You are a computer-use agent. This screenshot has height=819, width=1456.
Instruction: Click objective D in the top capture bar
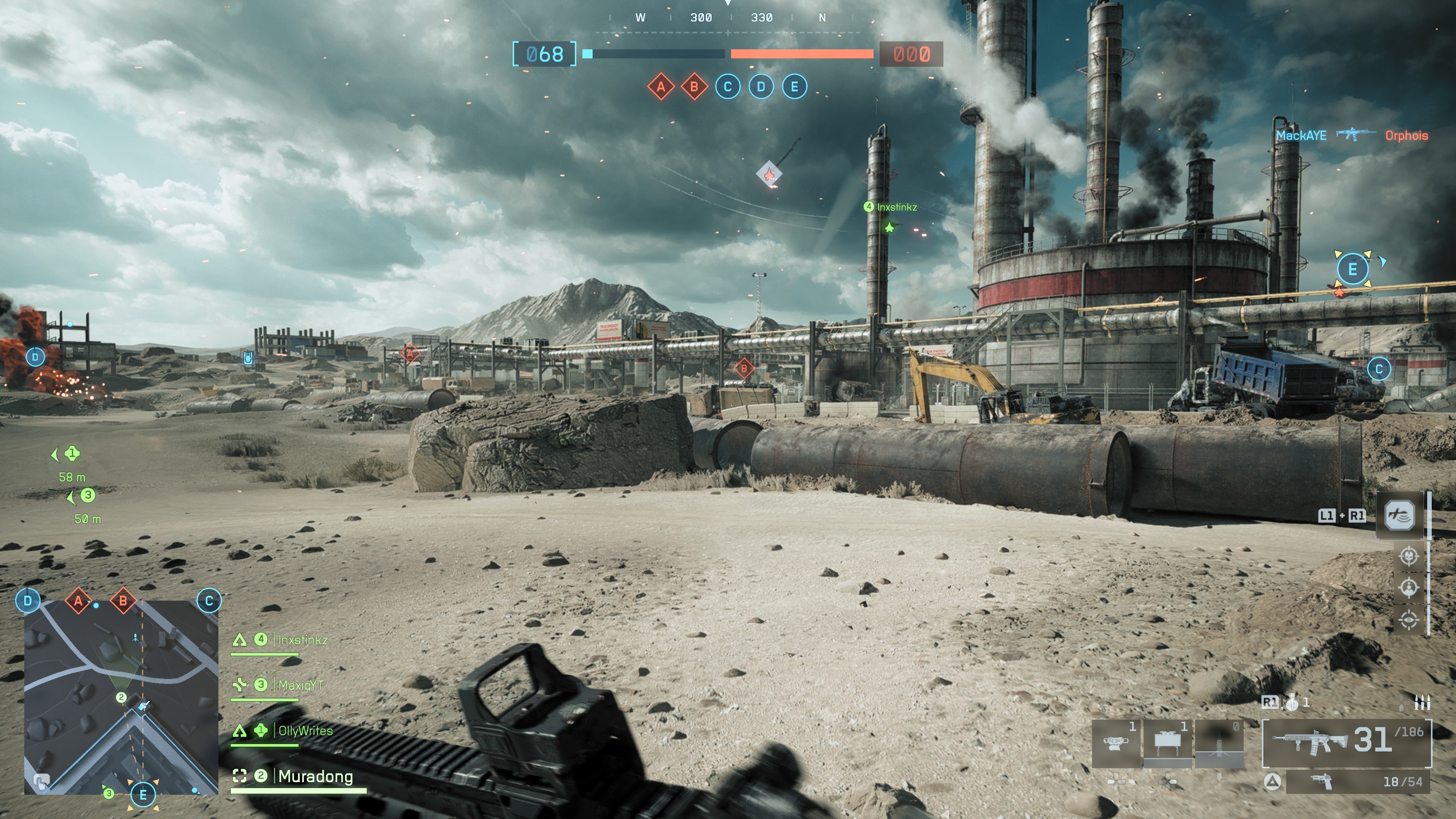point(761,87)
